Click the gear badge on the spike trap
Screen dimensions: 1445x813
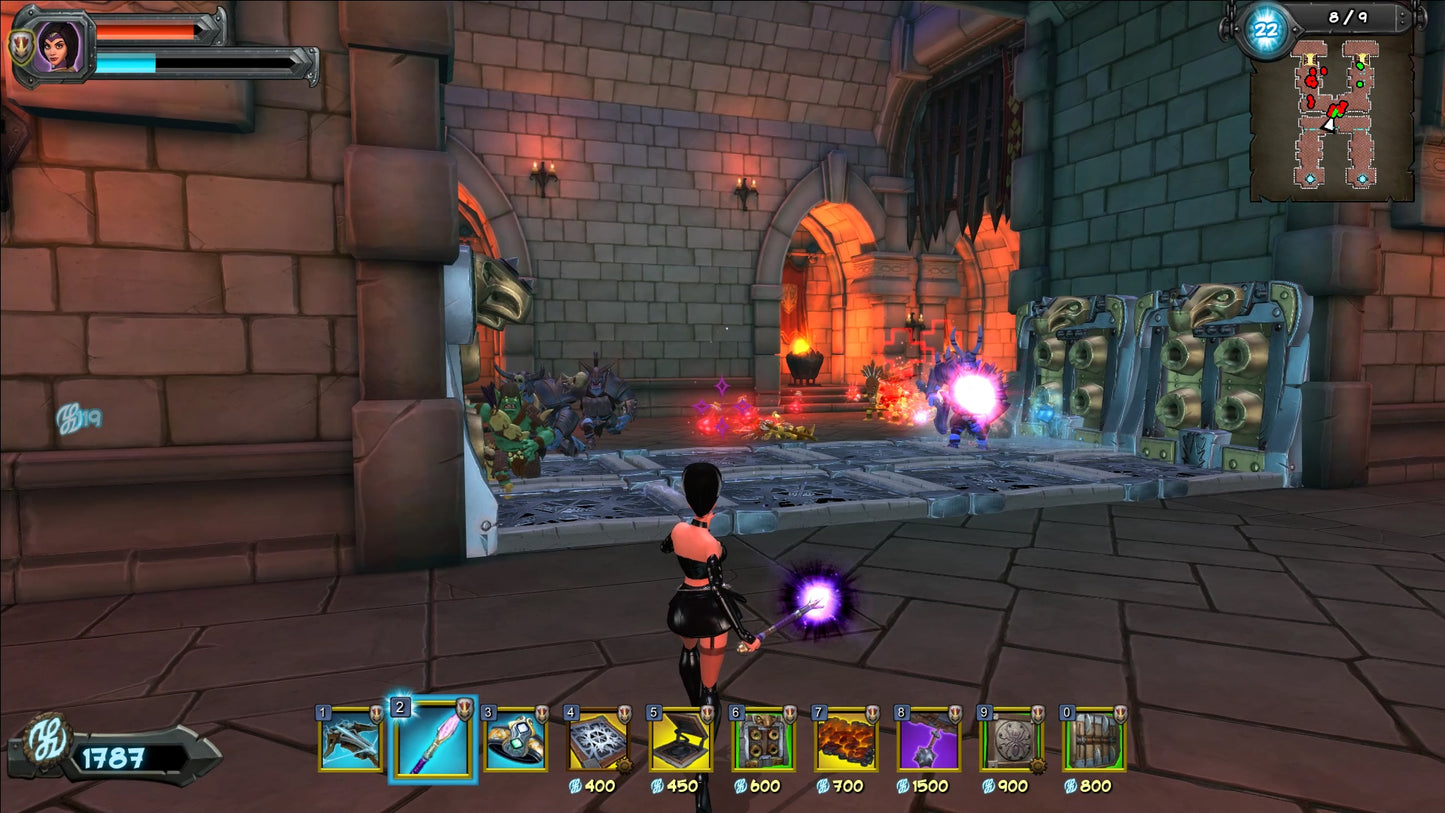[626, 763]
